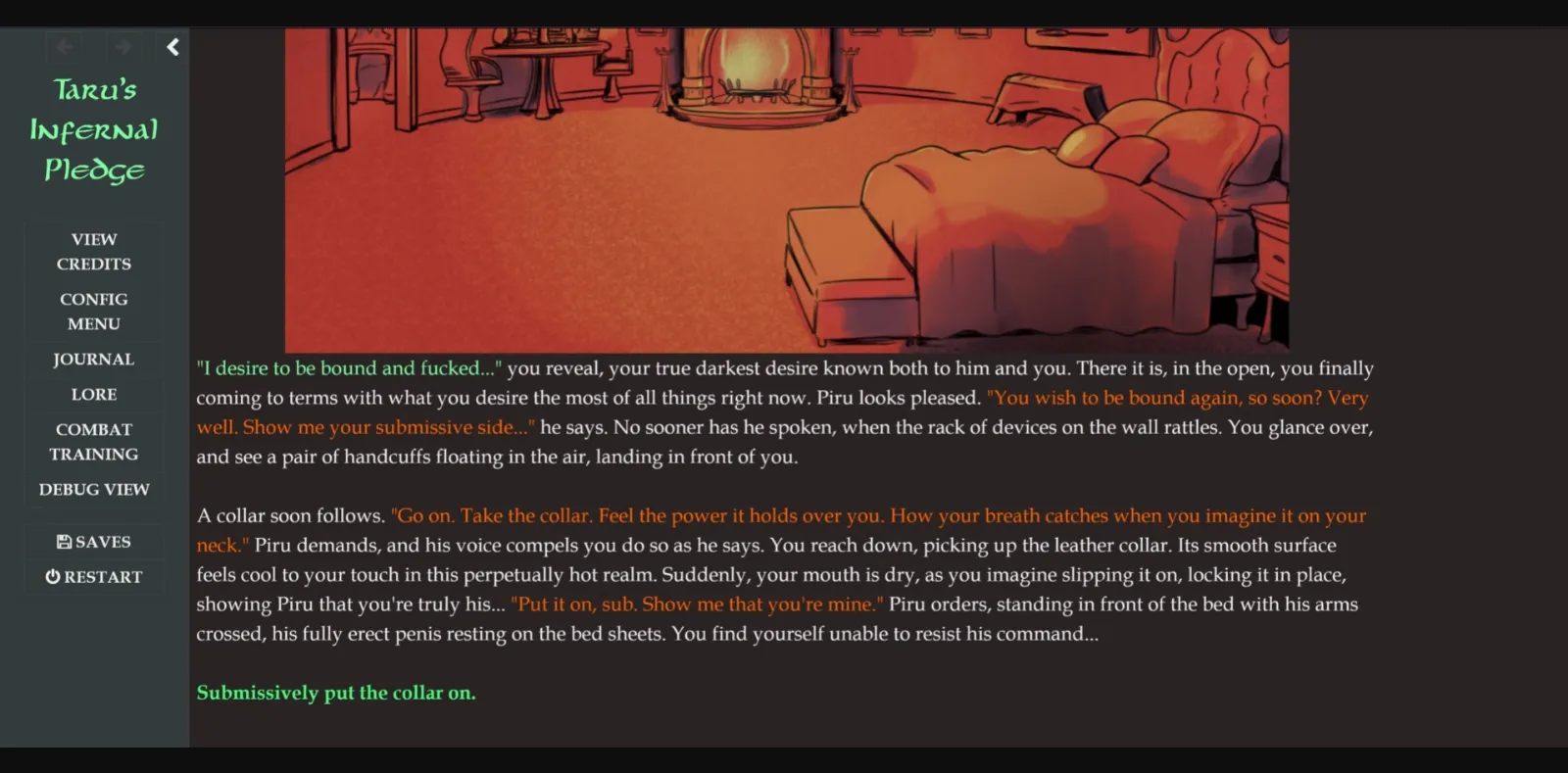1568x773 pixels.
Task: Click the back navigation button in sidebar header
Action: point(65,46)
